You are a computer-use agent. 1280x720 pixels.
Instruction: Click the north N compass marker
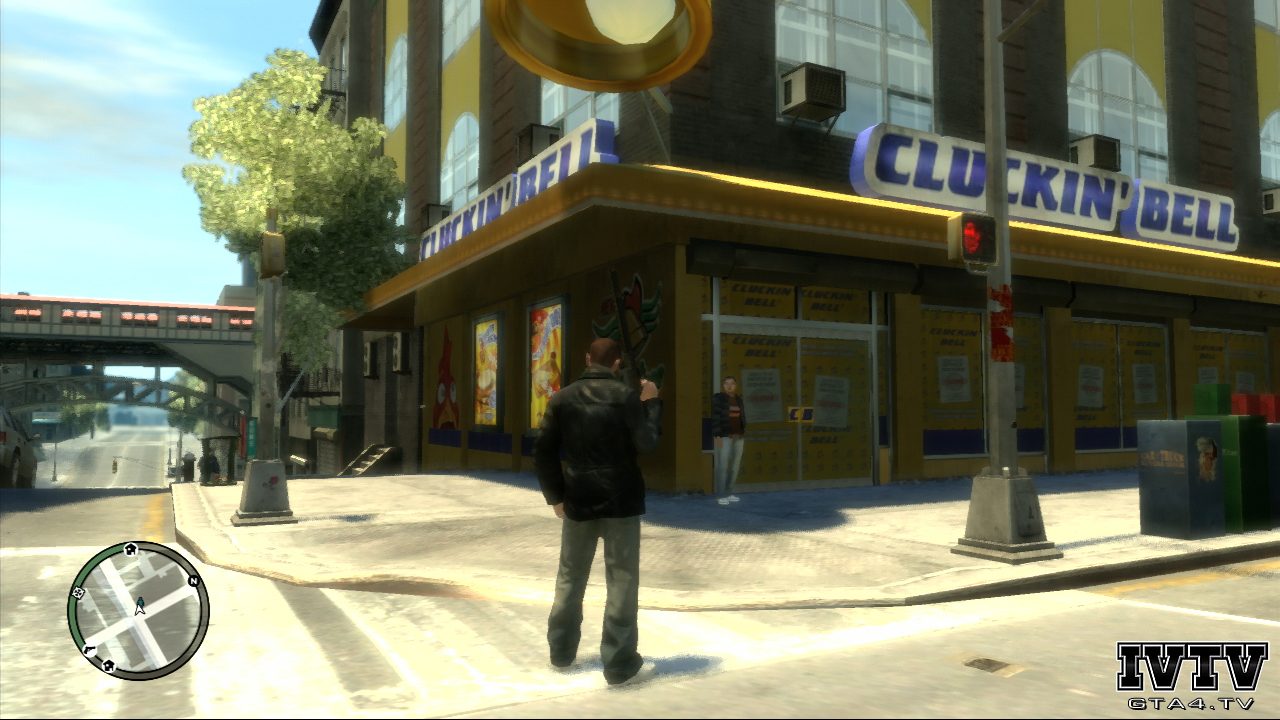click(193, 579)
